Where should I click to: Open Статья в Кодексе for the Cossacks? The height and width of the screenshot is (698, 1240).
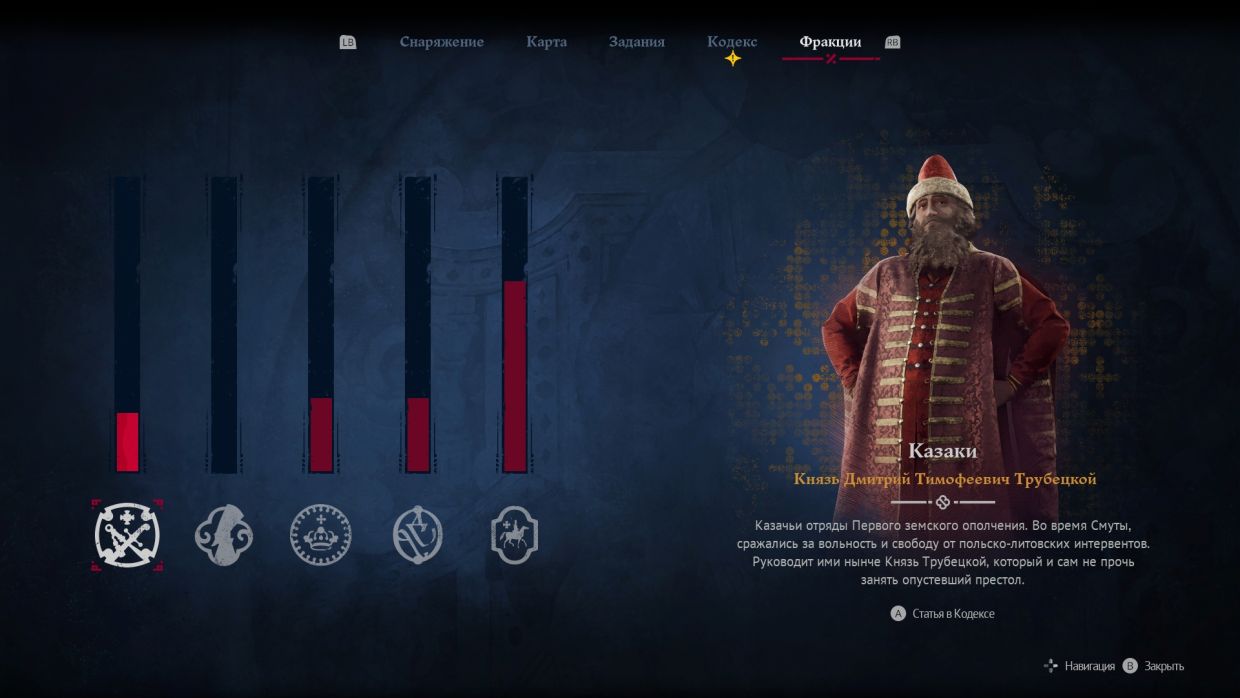pos(952,613)
